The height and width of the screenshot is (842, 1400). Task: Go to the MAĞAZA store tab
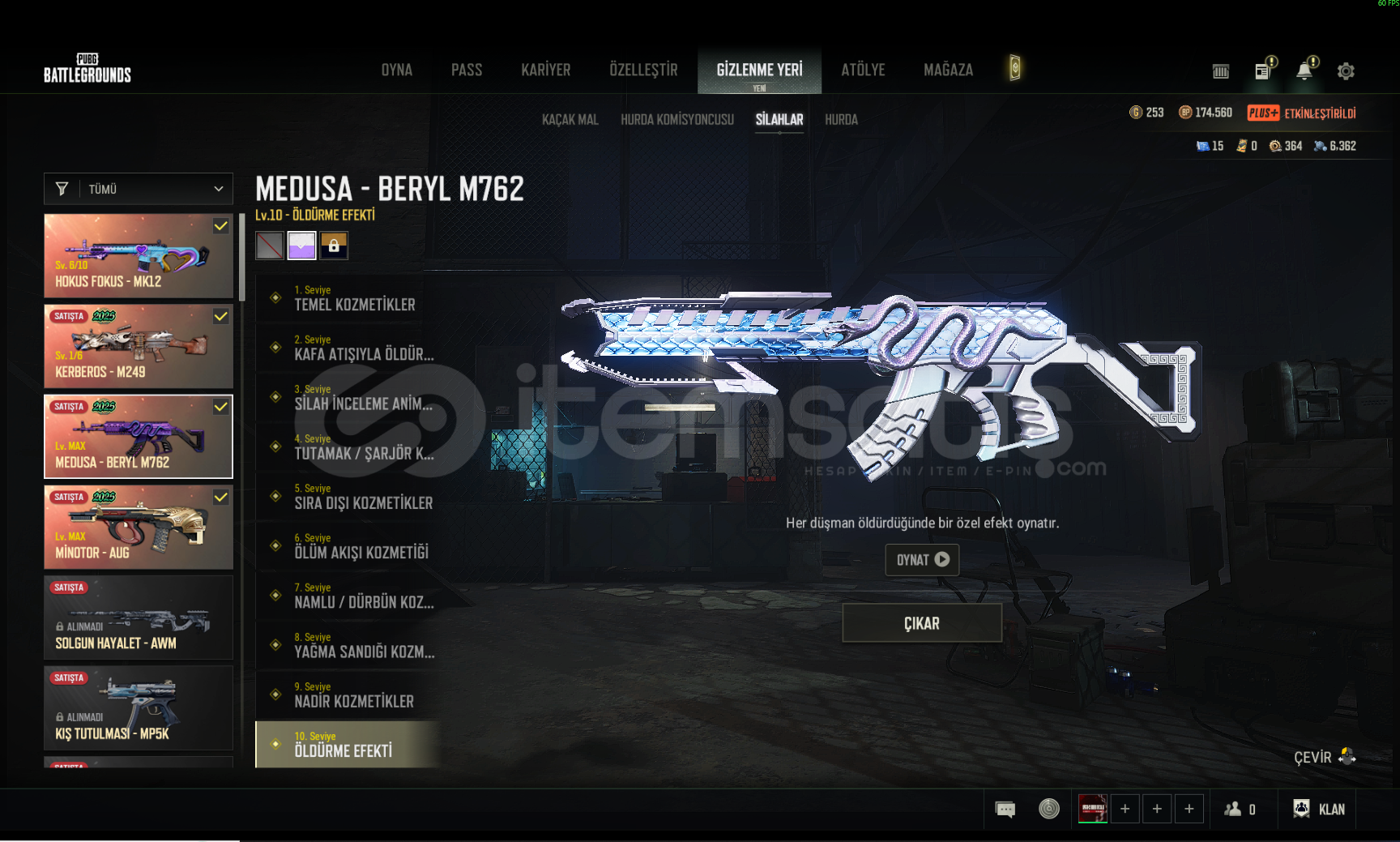(x=948, y=71)
